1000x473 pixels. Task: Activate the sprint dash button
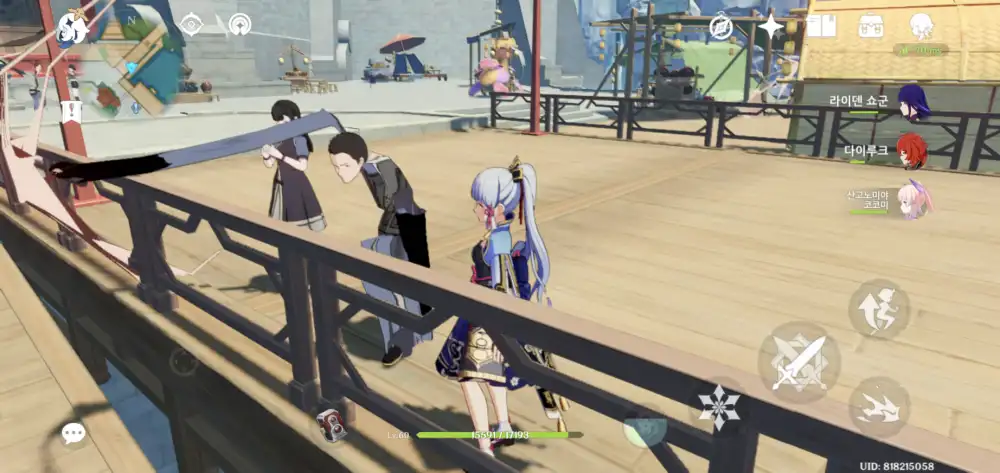click(879, 408)
